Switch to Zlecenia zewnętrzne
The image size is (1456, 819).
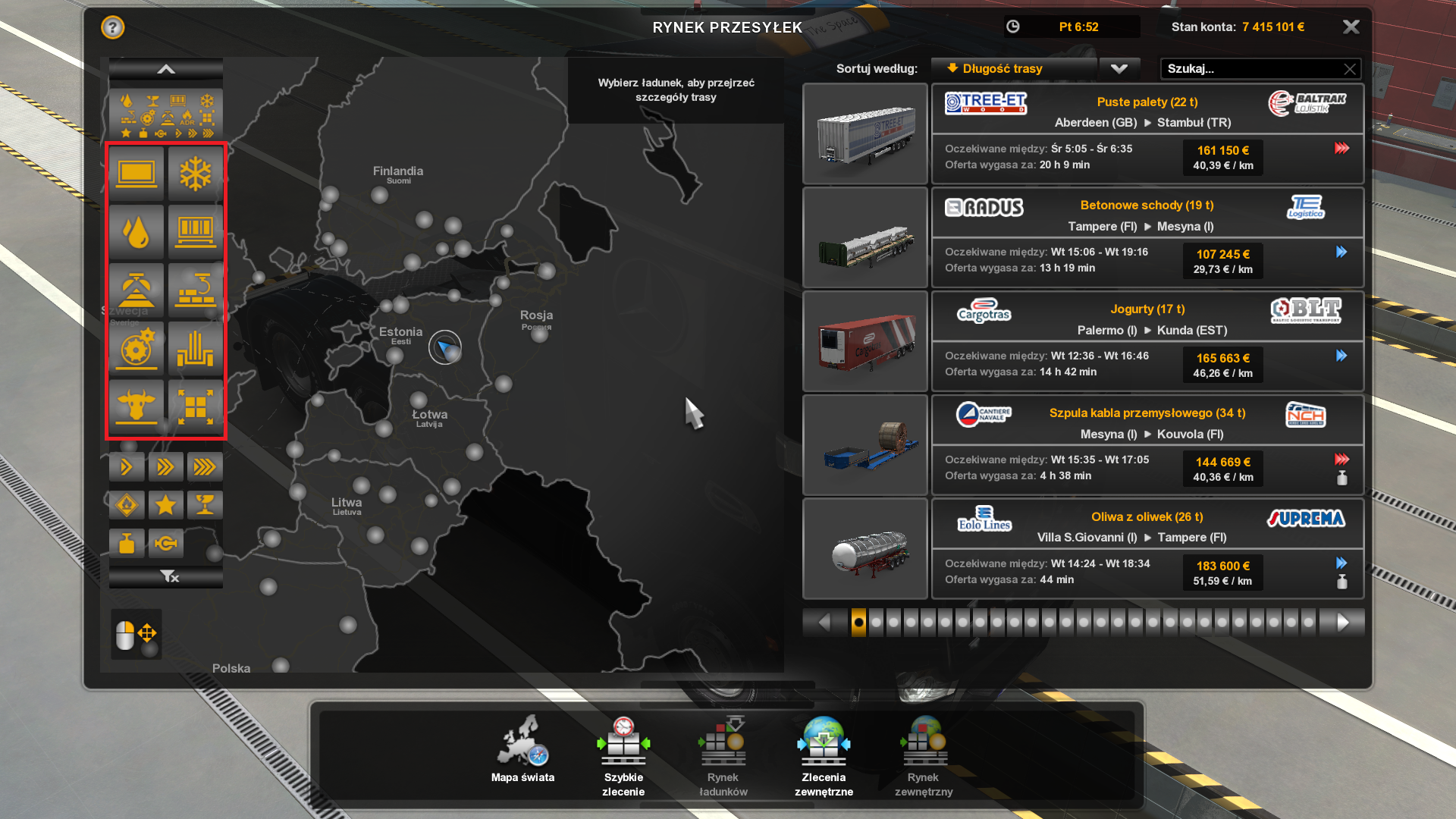[824, 755]
